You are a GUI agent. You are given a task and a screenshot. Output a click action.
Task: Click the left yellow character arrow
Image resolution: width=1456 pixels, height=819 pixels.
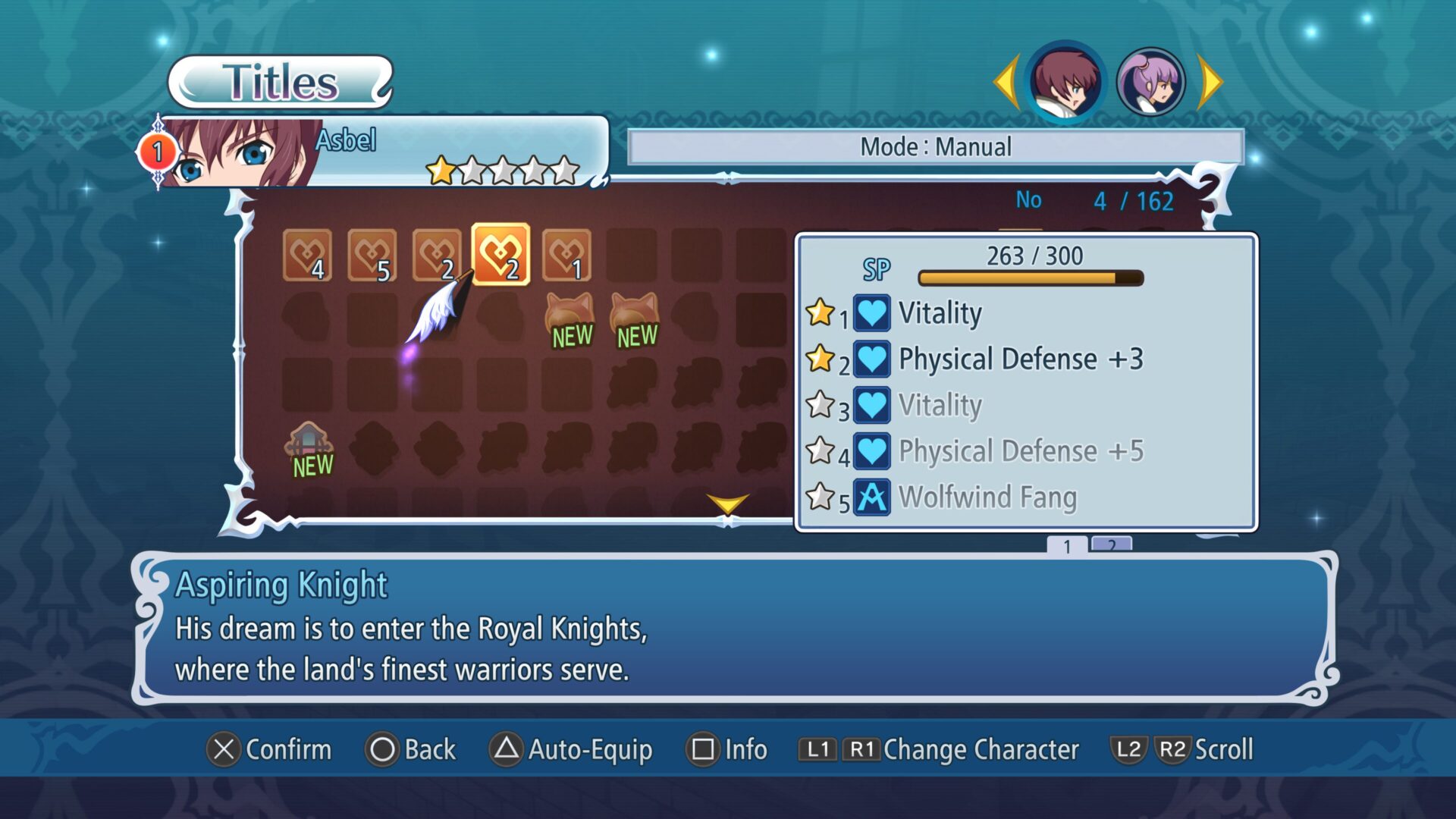click(1006, 82)
